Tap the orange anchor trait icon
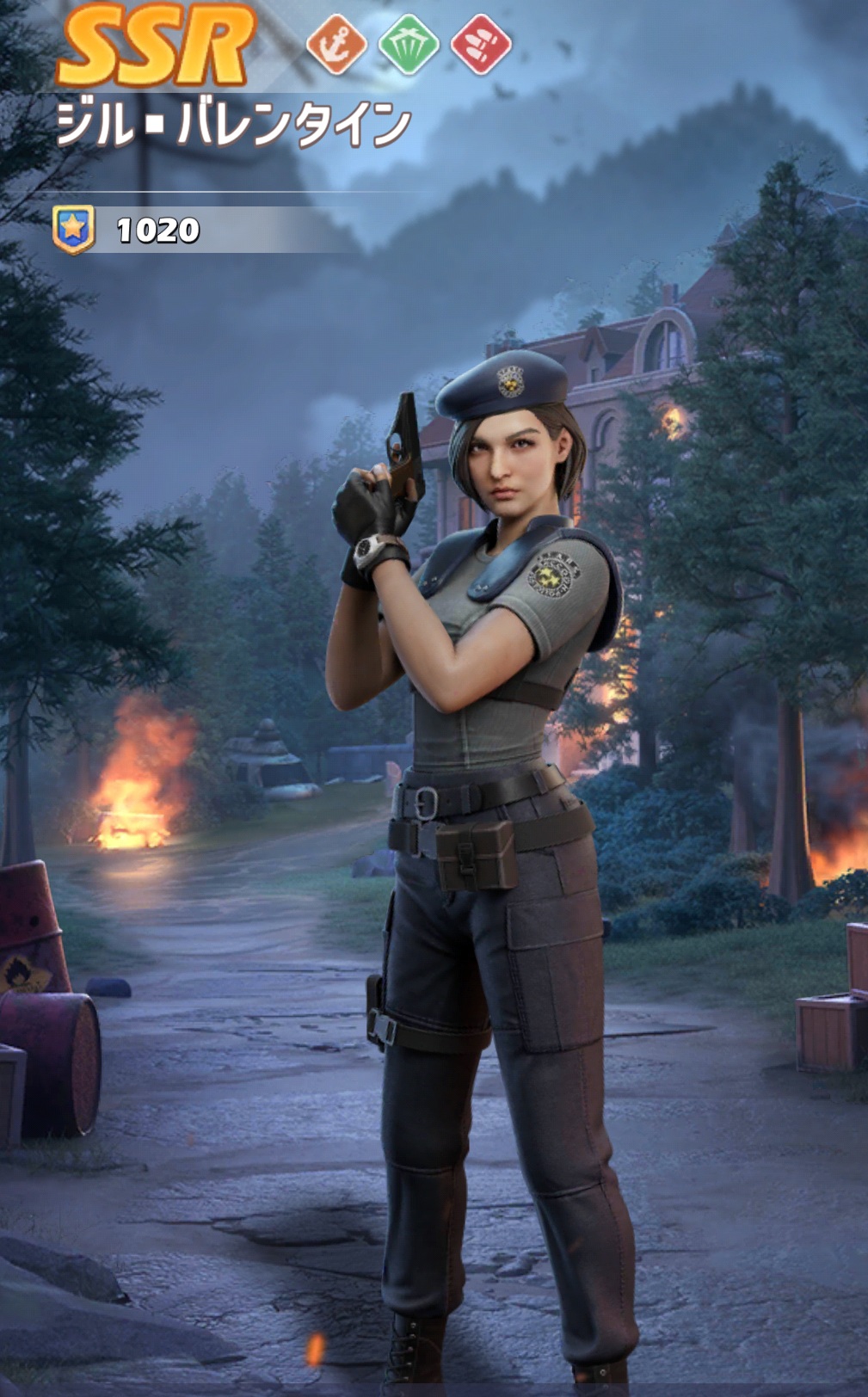 pyautogui.click(x=336, y=44)
